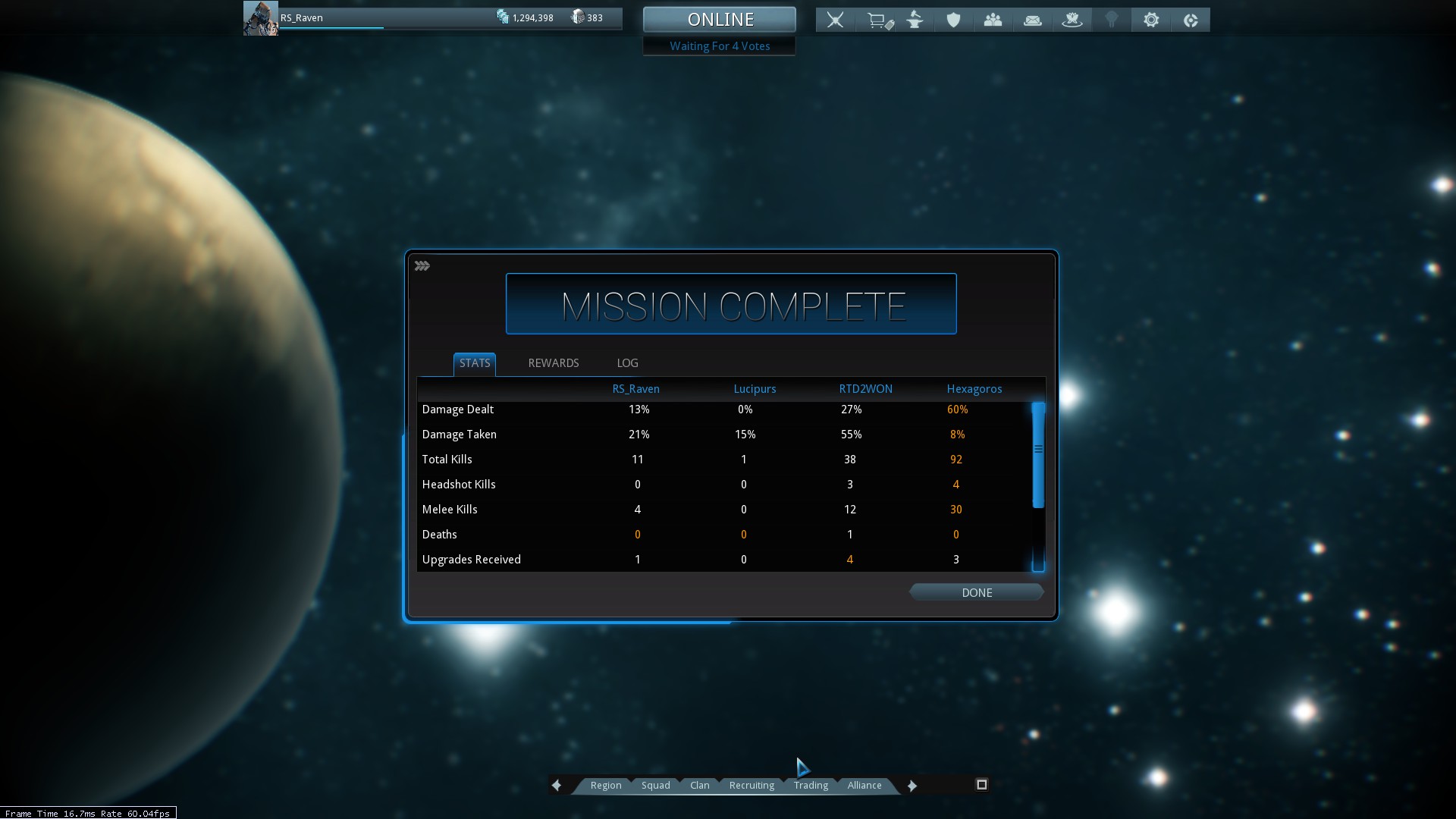Open the Recruiting chat tab
The height and width of the screenshot is (819, 1456).
pyautogui.click(x=752, y=785)
